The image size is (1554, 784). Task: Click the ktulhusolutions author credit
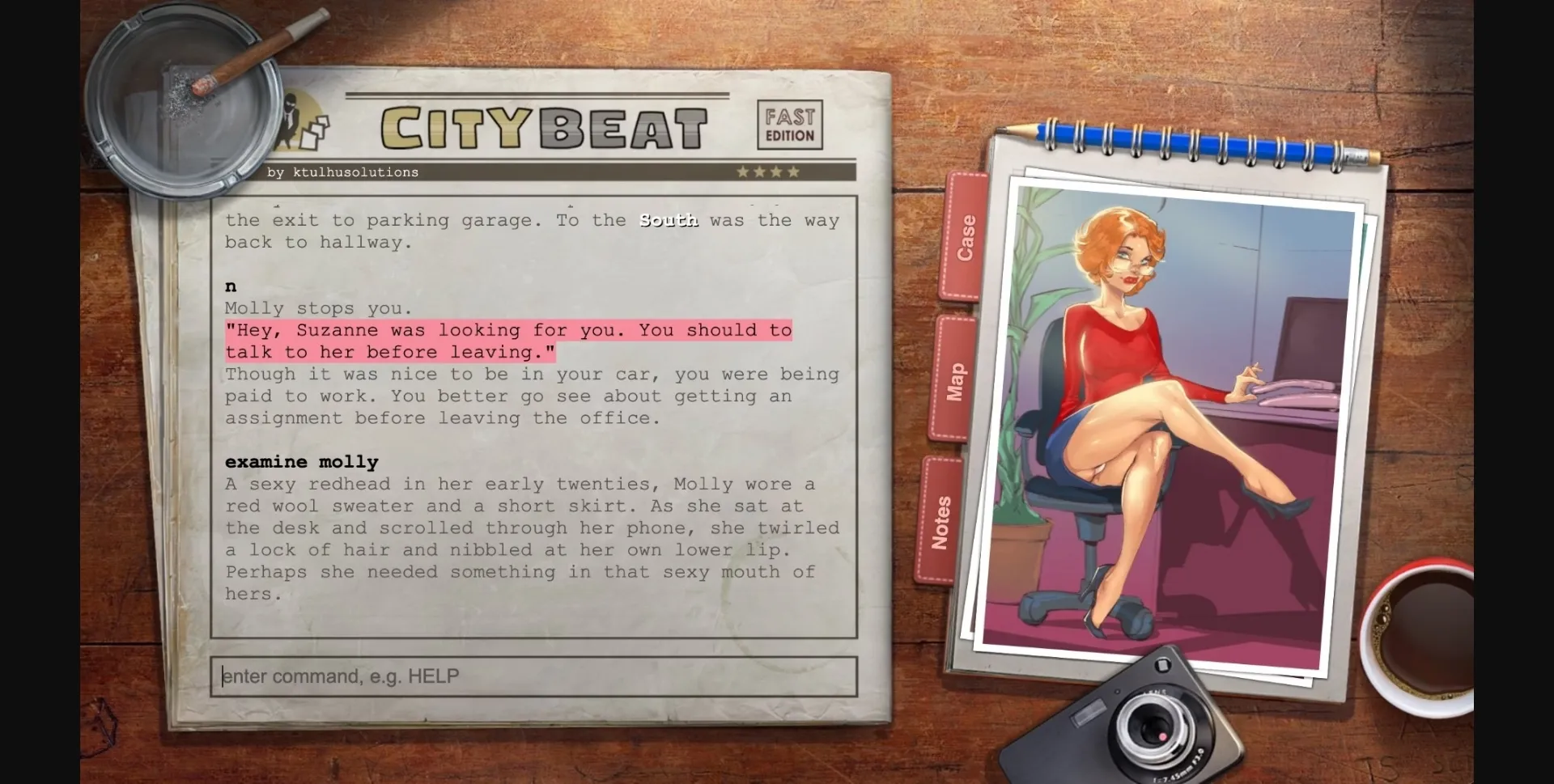(x=343, y=172)
